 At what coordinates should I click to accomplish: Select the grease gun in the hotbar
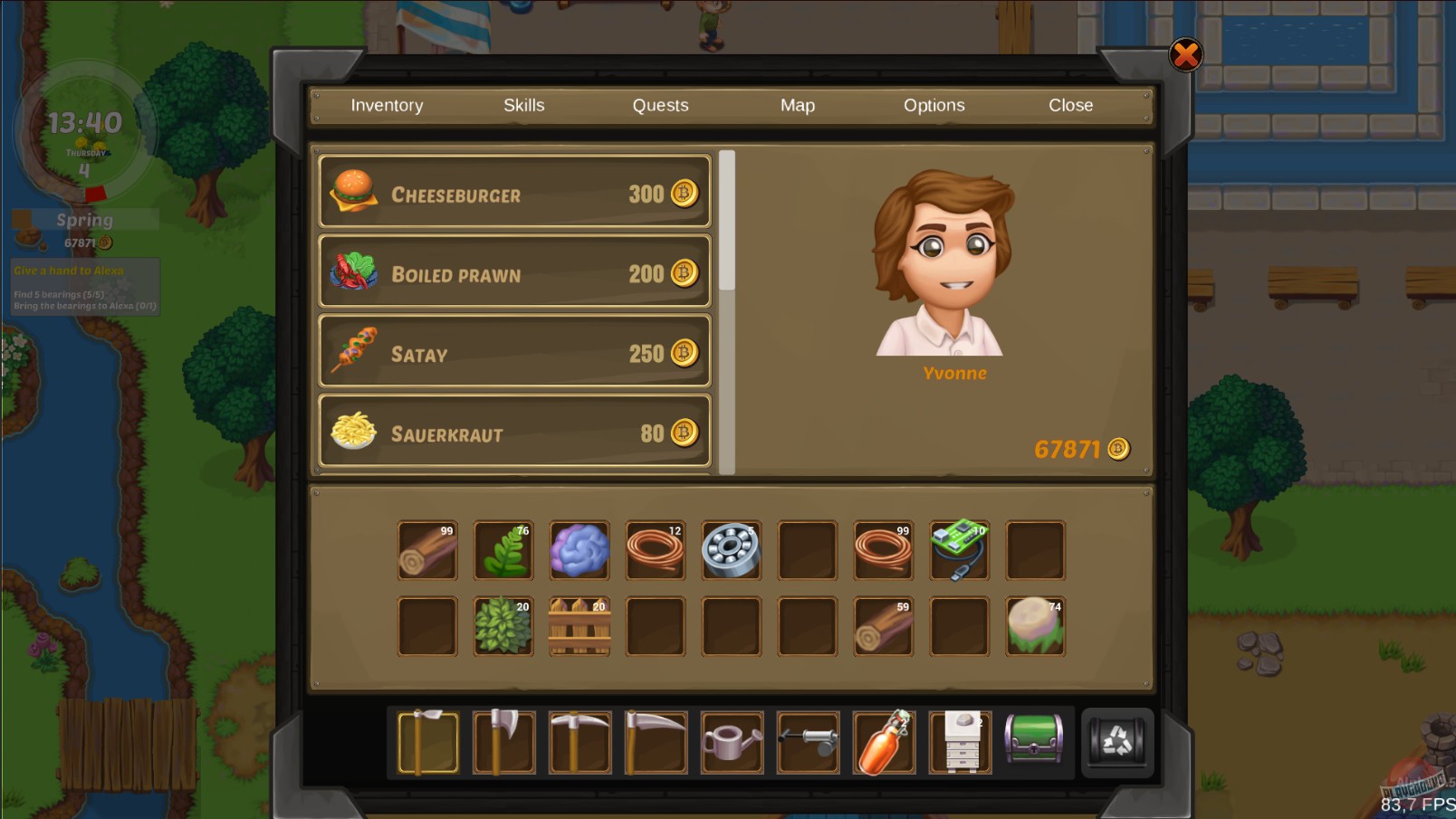(809, 742)
